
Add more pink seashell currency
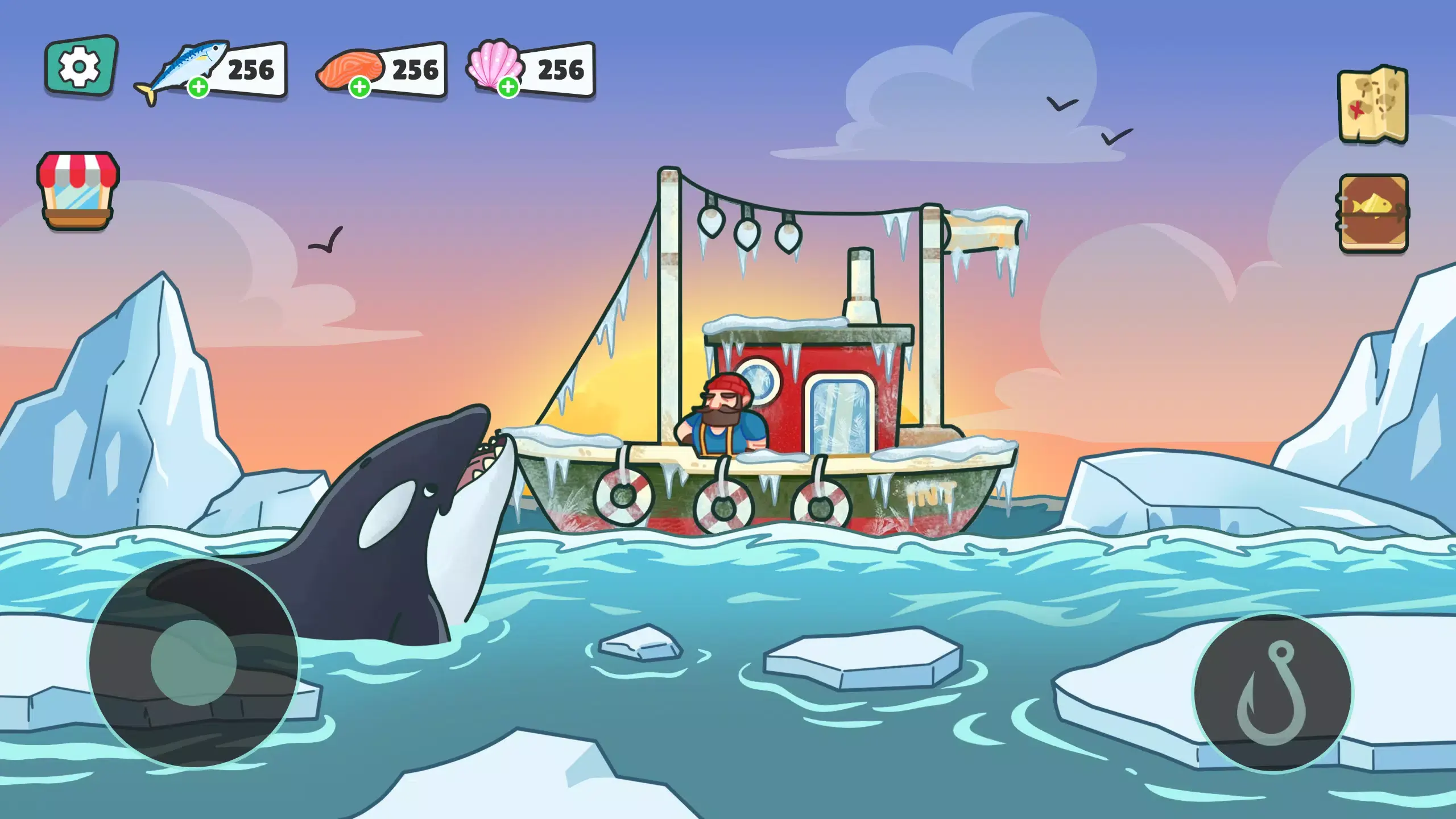tap(508, 88)
